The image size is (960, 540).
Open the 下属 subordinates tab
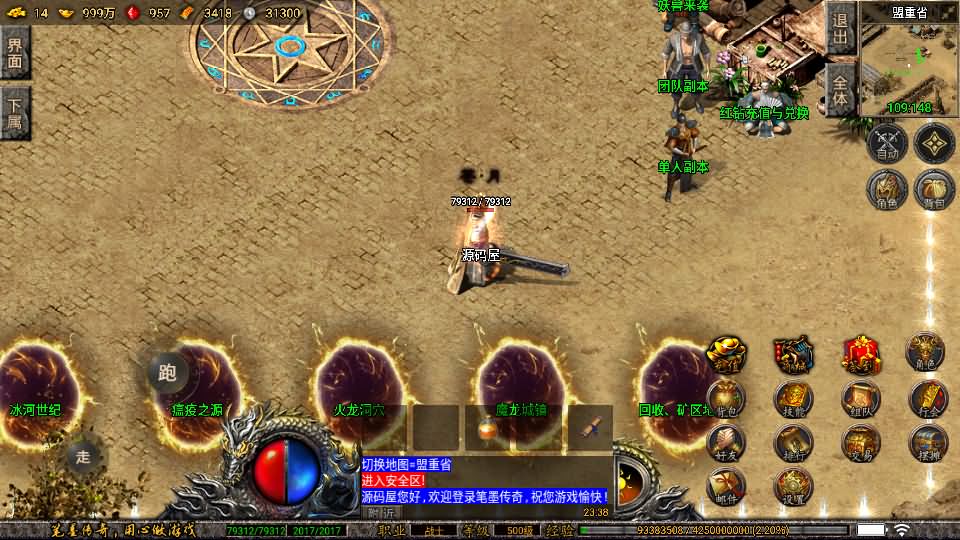pos(15,112)
